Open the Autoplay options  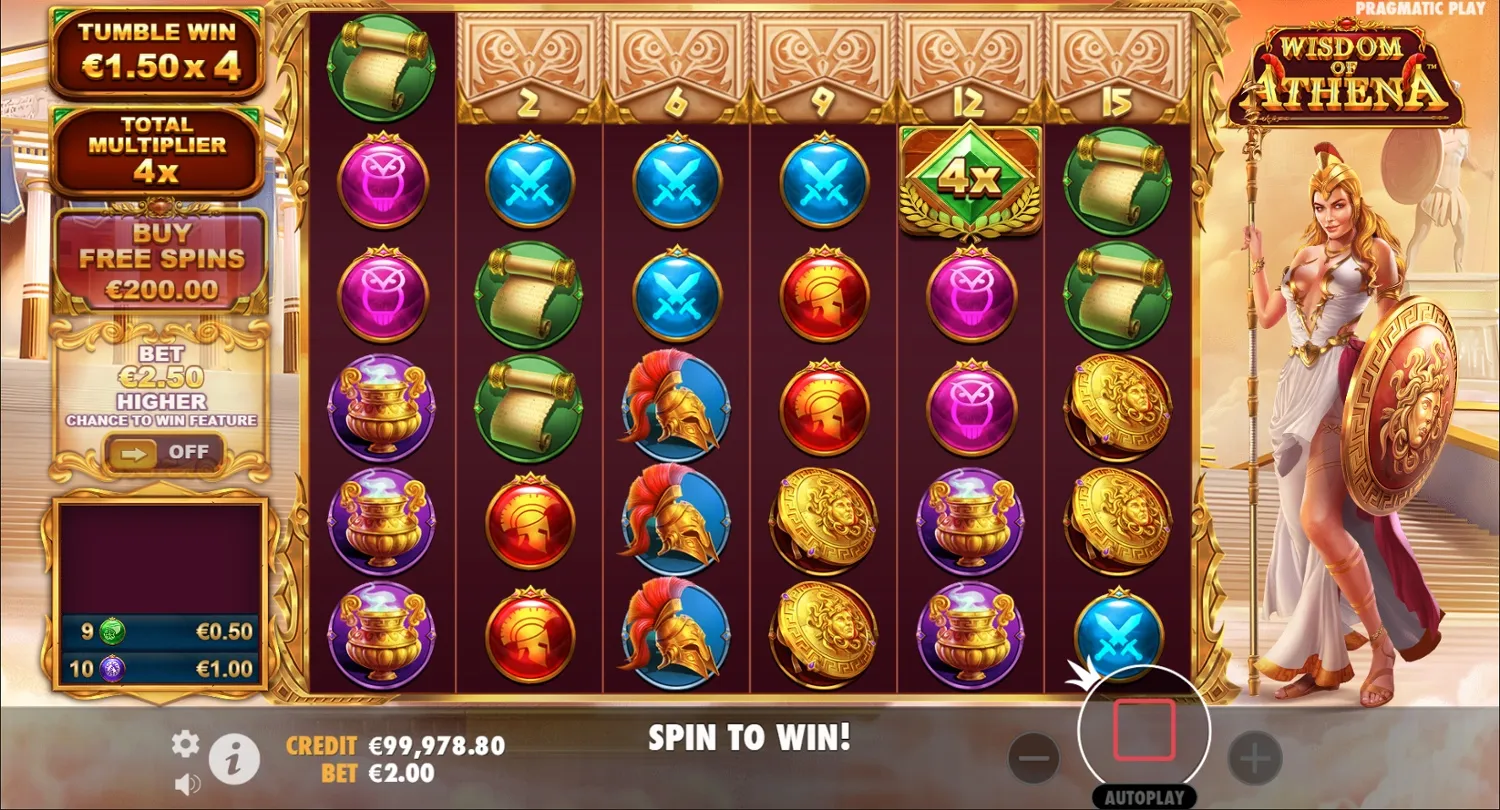click(1143, 797)
